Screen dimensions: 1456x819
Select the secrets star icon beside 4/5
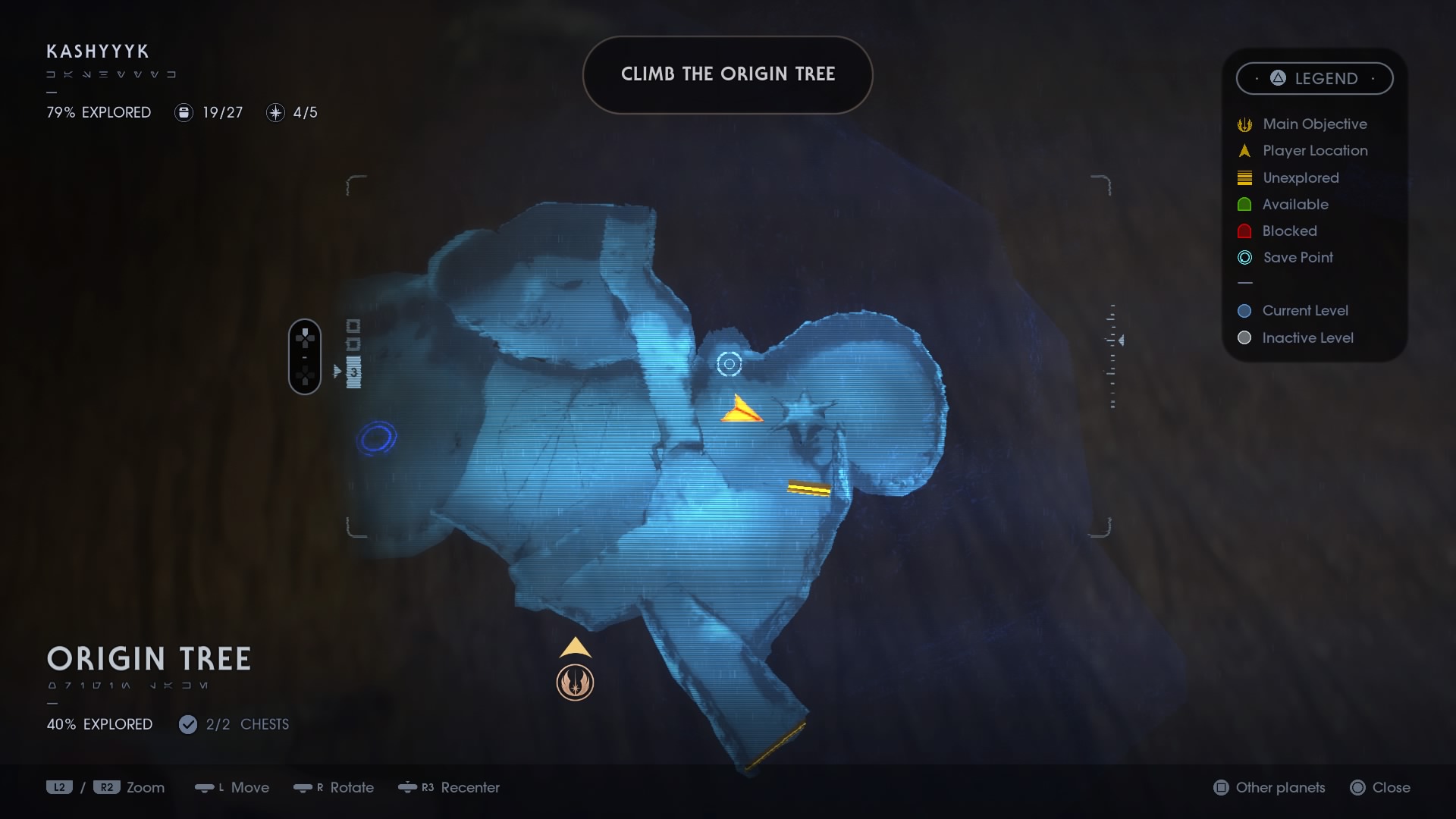pos(275,112)
